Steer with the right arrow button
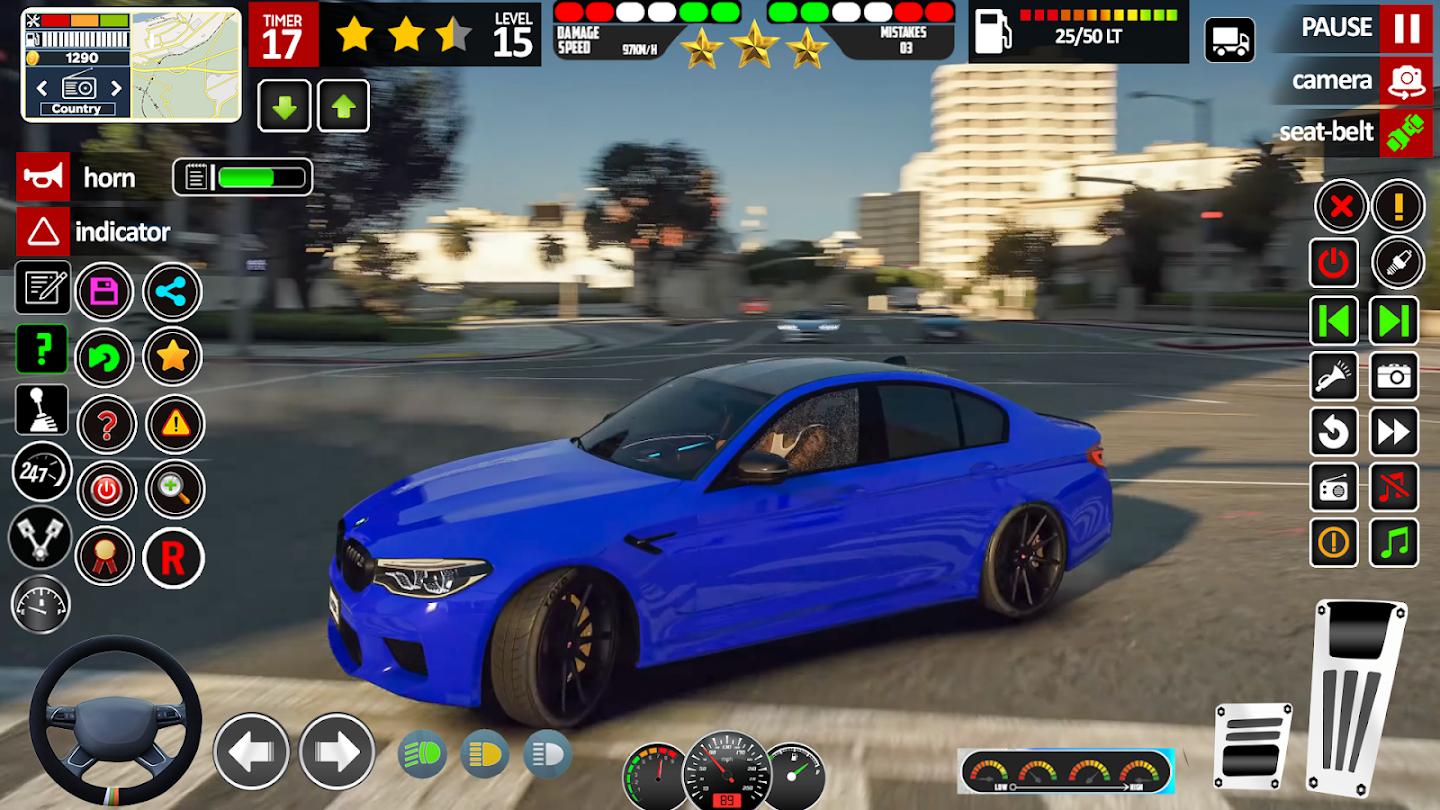The height and width of the screenshot is (810, 1440). point(337,751)
